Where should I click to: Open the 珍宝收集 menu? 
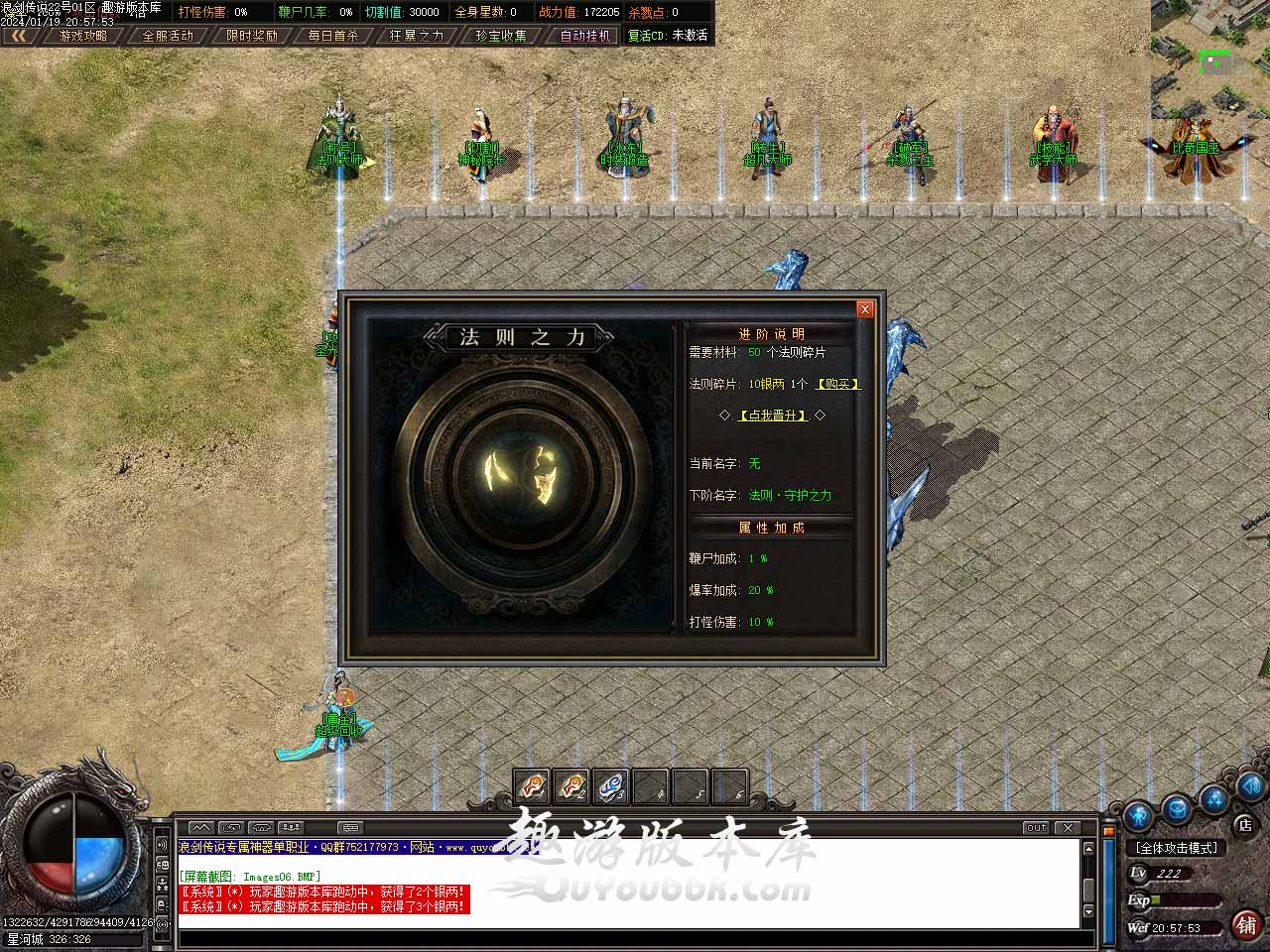501,36
